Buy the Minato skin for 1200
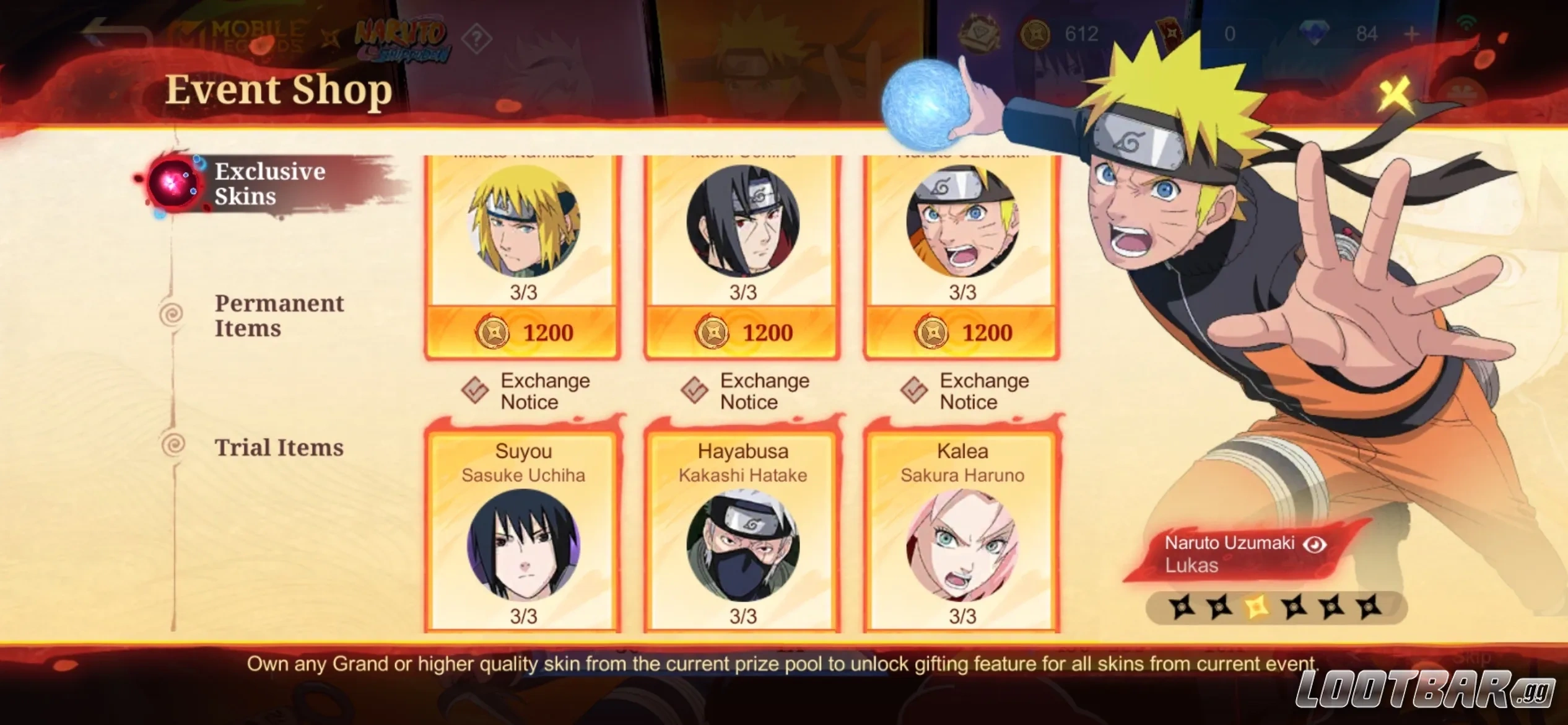This screenshot has height=725, width=1568. (x=523, y=333)
